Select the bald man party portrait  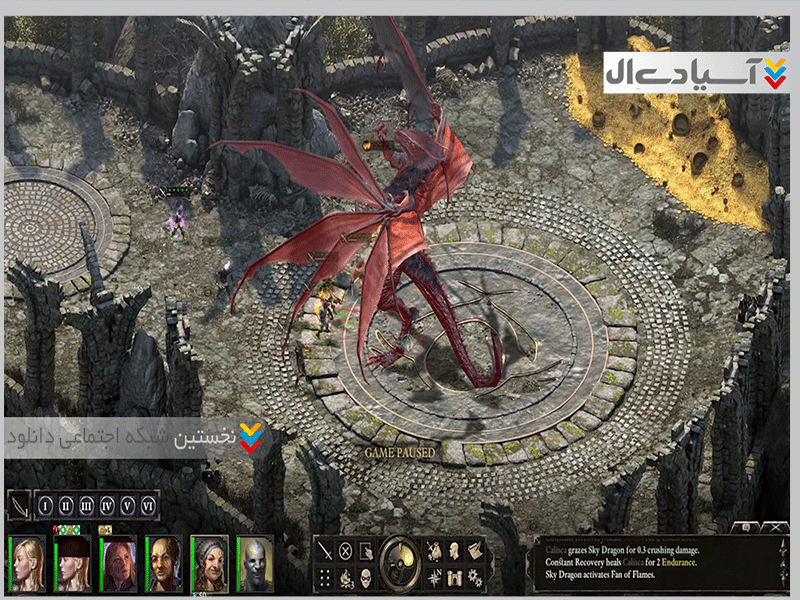point(162,562)
